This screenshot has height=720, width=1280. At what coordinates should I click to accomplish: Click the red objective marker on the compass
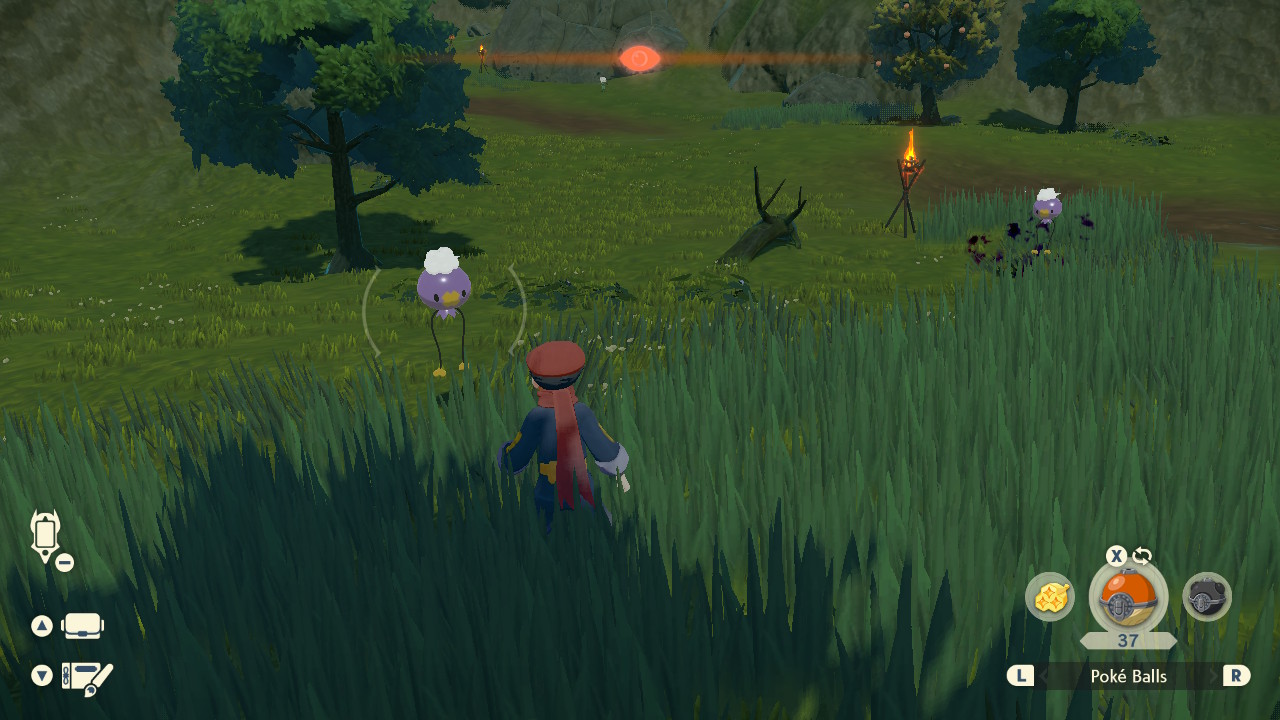(x=639, y=59)
